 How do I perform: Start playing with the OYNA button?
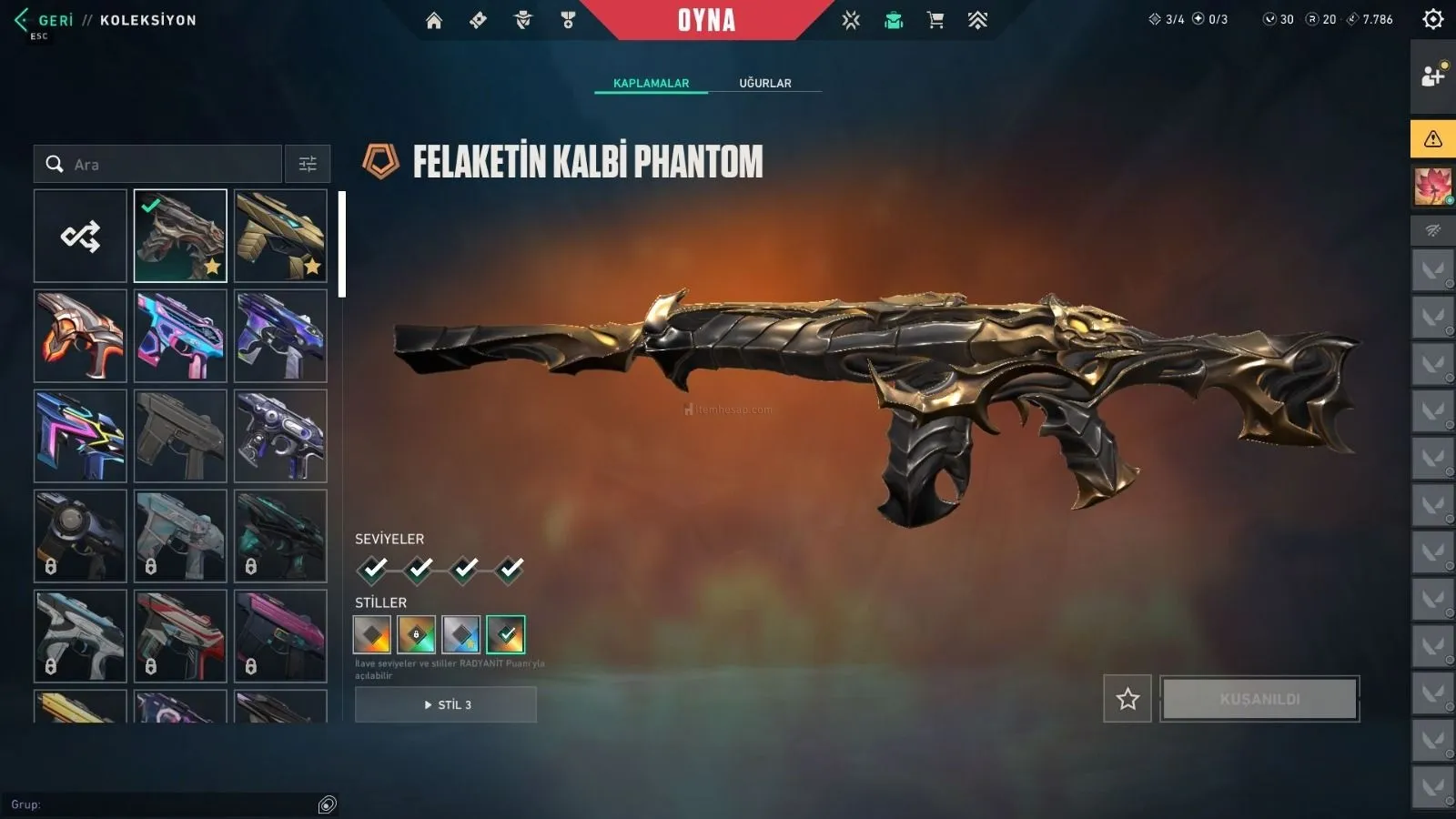point(706,20)
